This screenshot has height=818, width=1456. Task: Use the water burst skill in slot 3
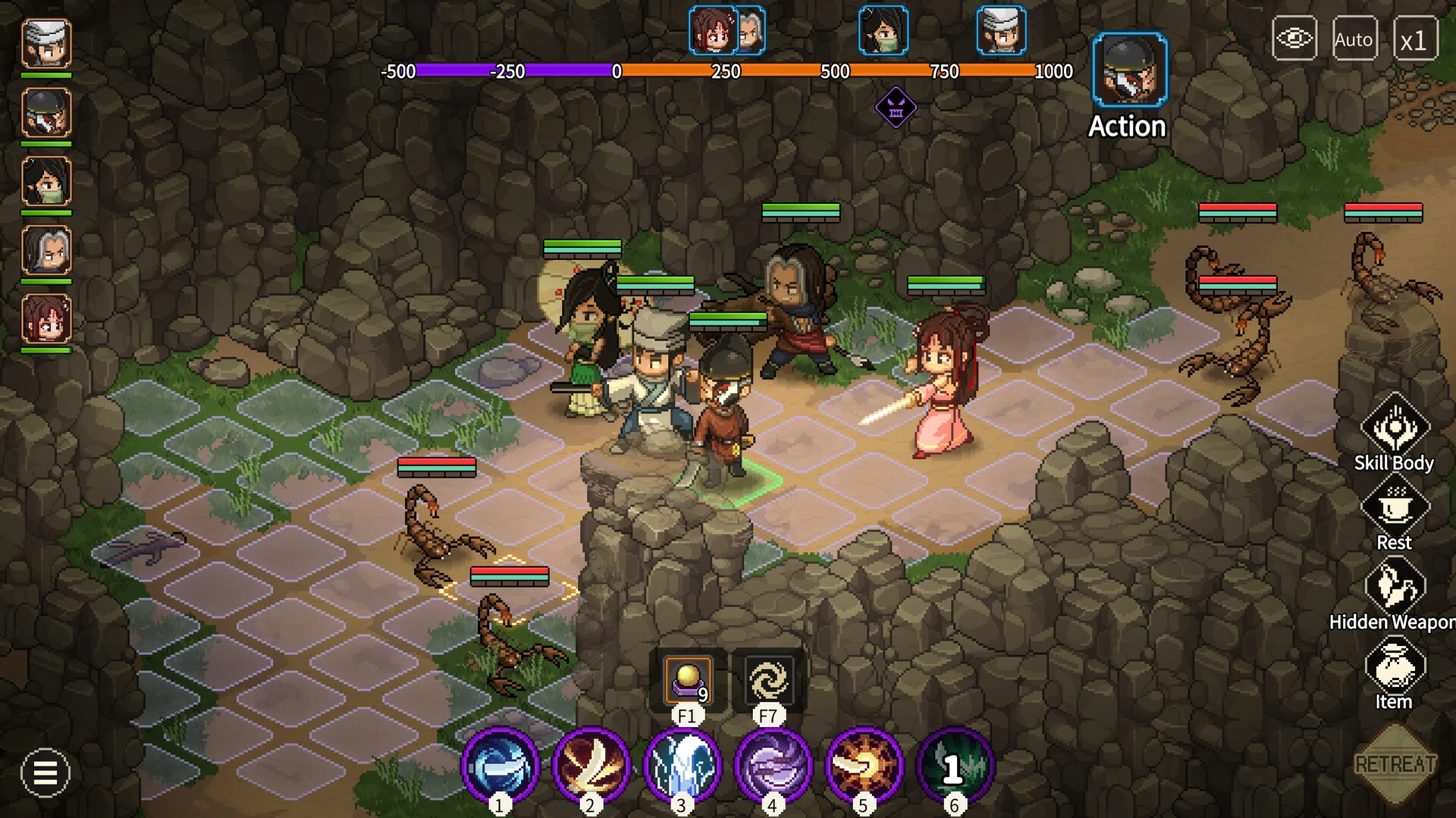click(x=682, y=767)
